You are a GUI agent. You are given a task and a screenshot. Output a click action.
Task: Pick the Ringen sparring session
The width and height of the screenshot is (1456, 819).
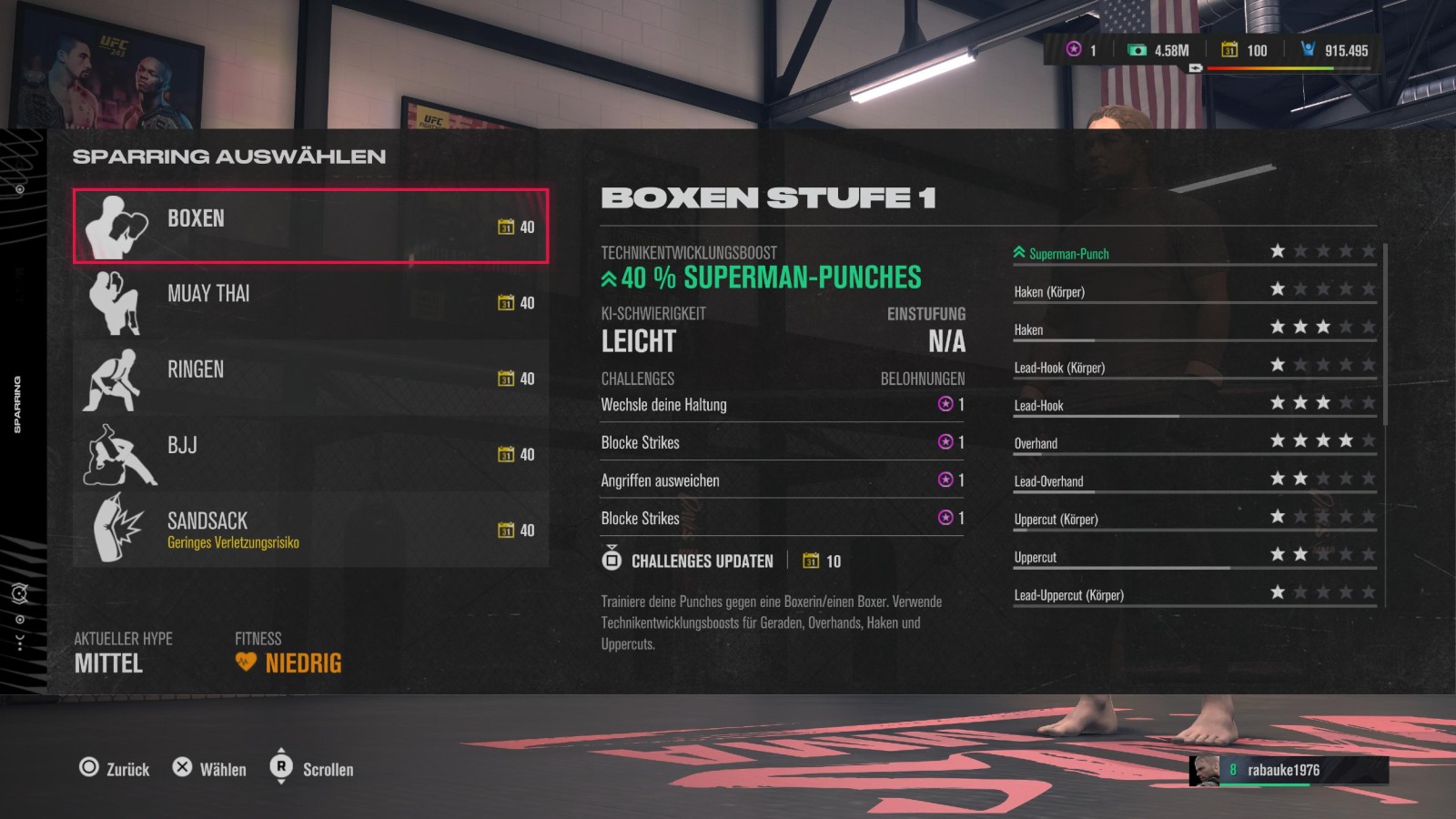tap(310, 378)
